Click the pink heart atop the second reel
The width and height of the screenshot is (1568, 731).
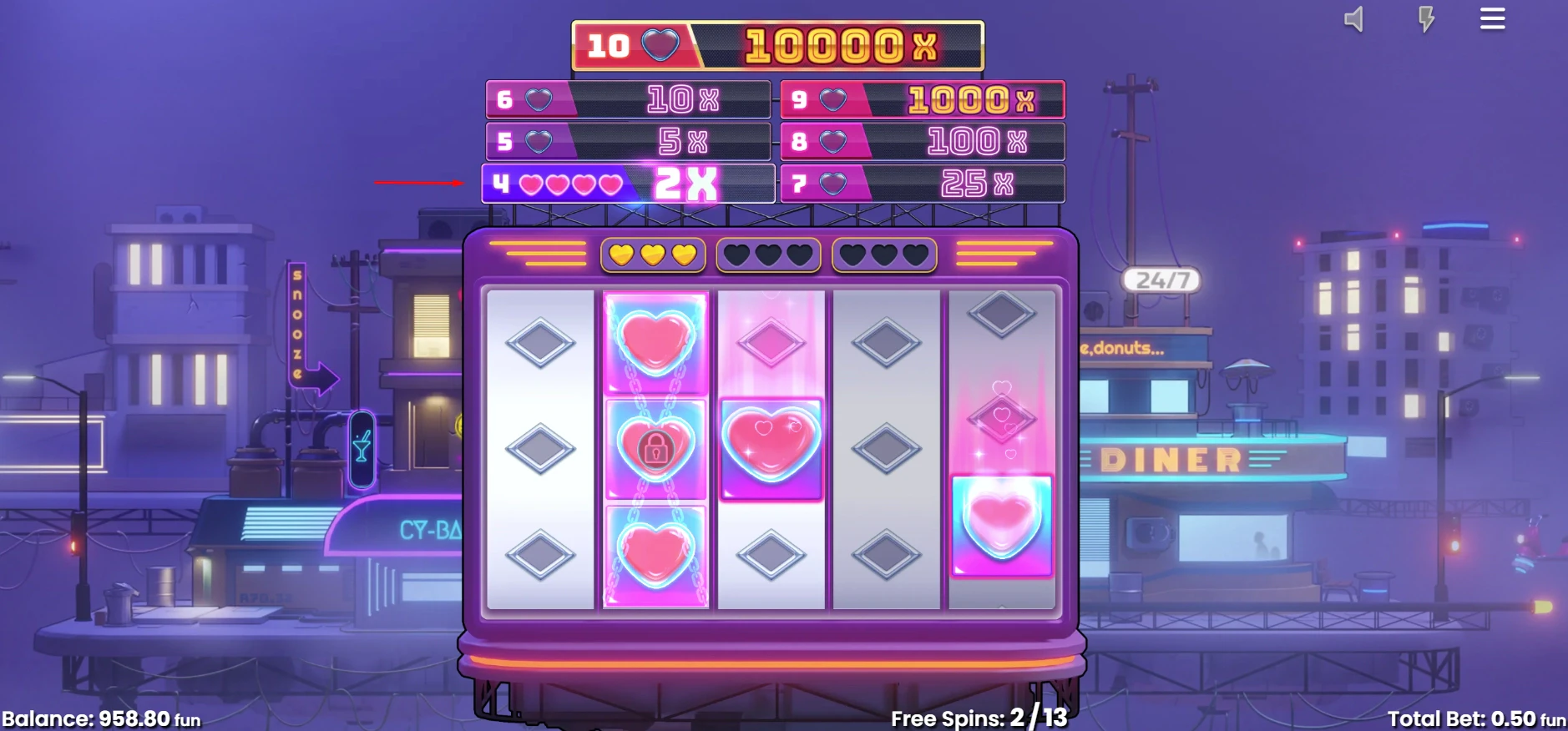(x=656, y=342)
